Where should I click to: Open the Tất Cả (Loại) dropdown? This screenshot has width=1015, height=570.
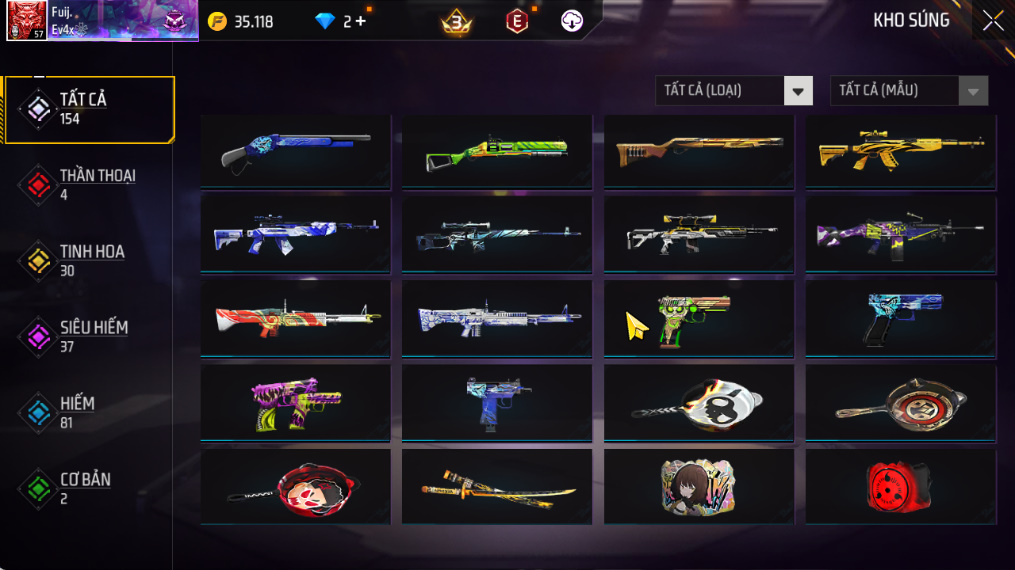733,91
